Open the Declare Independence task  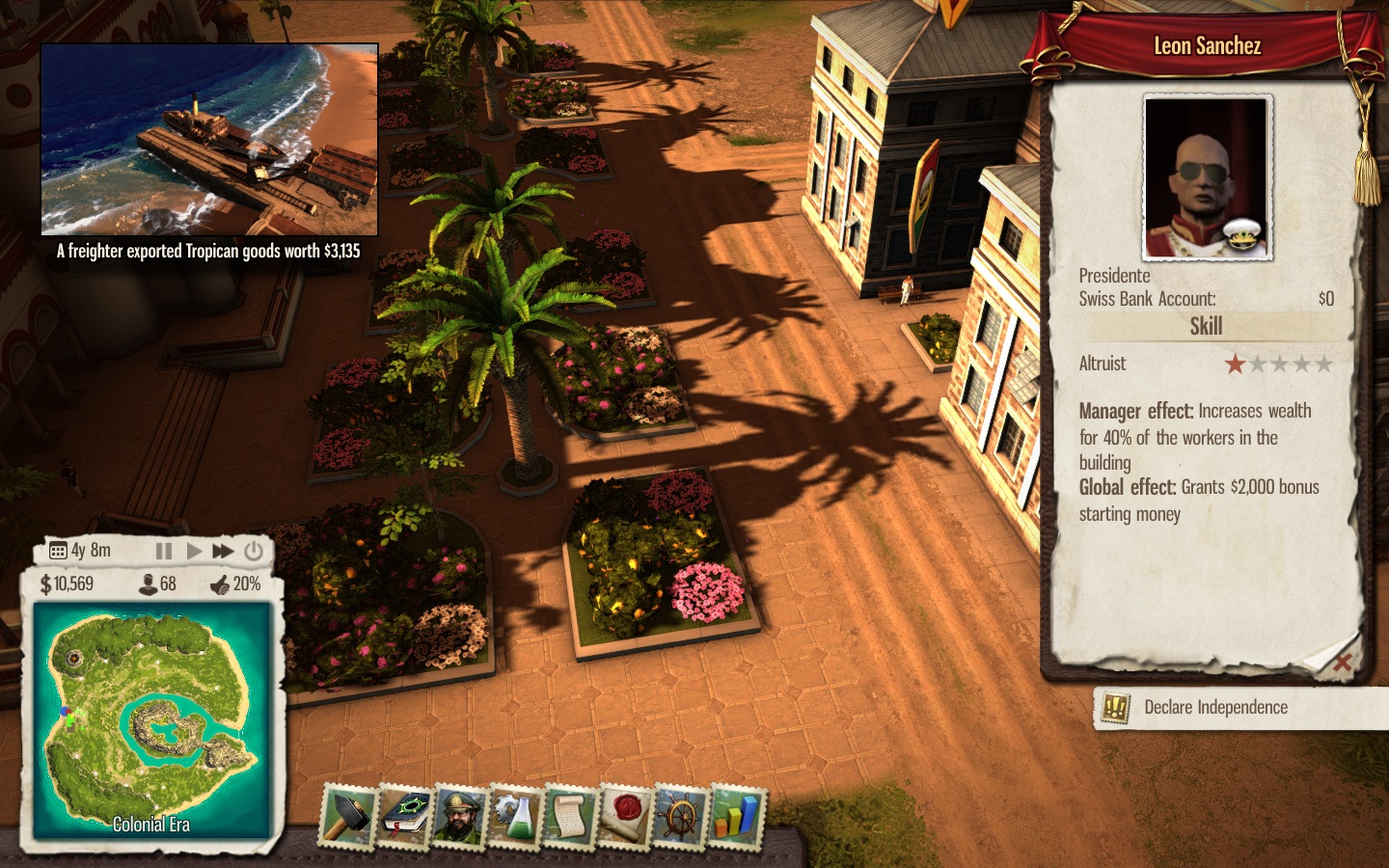point(1215,707)
